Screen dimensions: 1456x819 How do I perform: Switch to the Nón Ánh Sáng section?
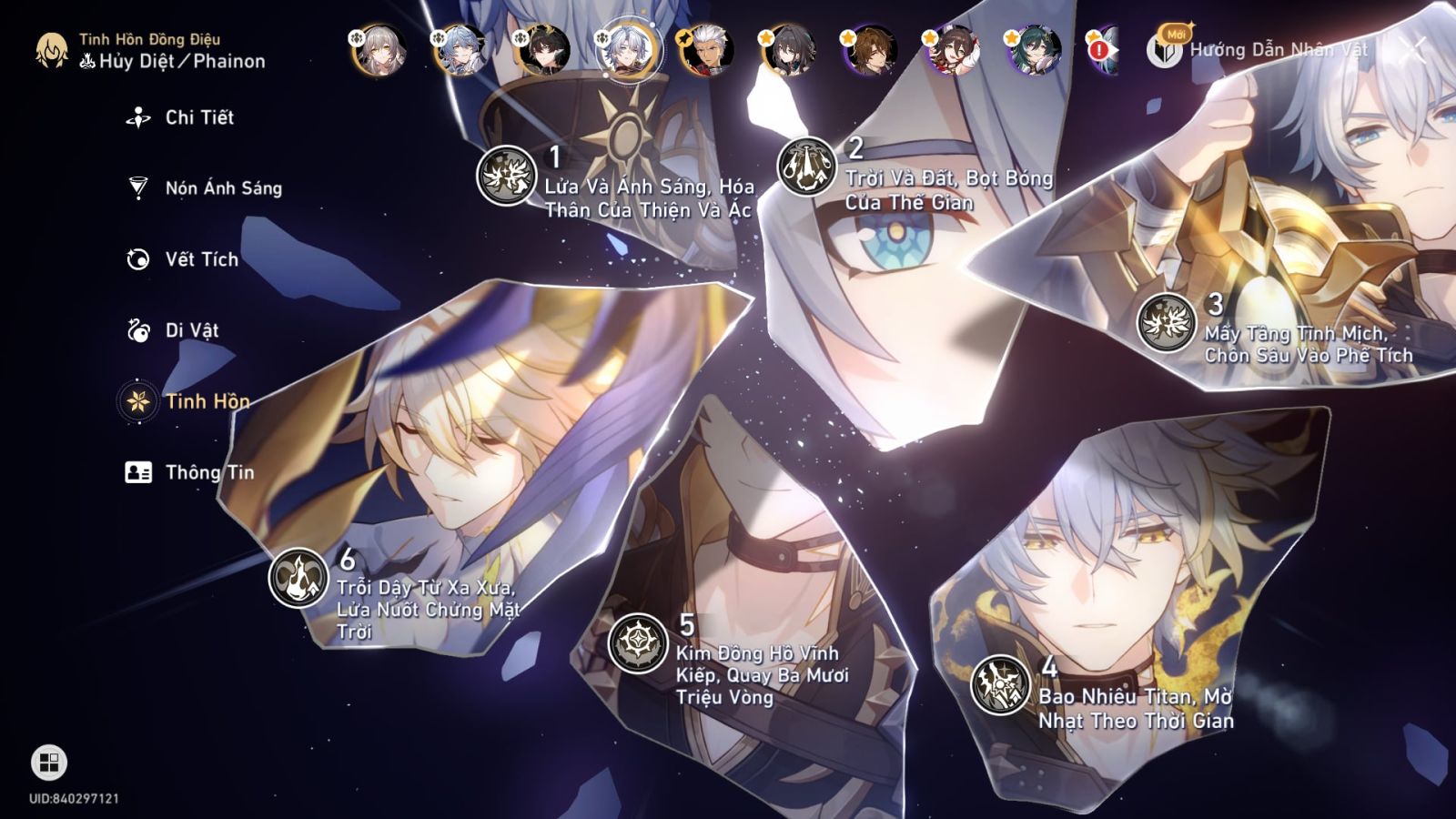(x=136, y=187)
